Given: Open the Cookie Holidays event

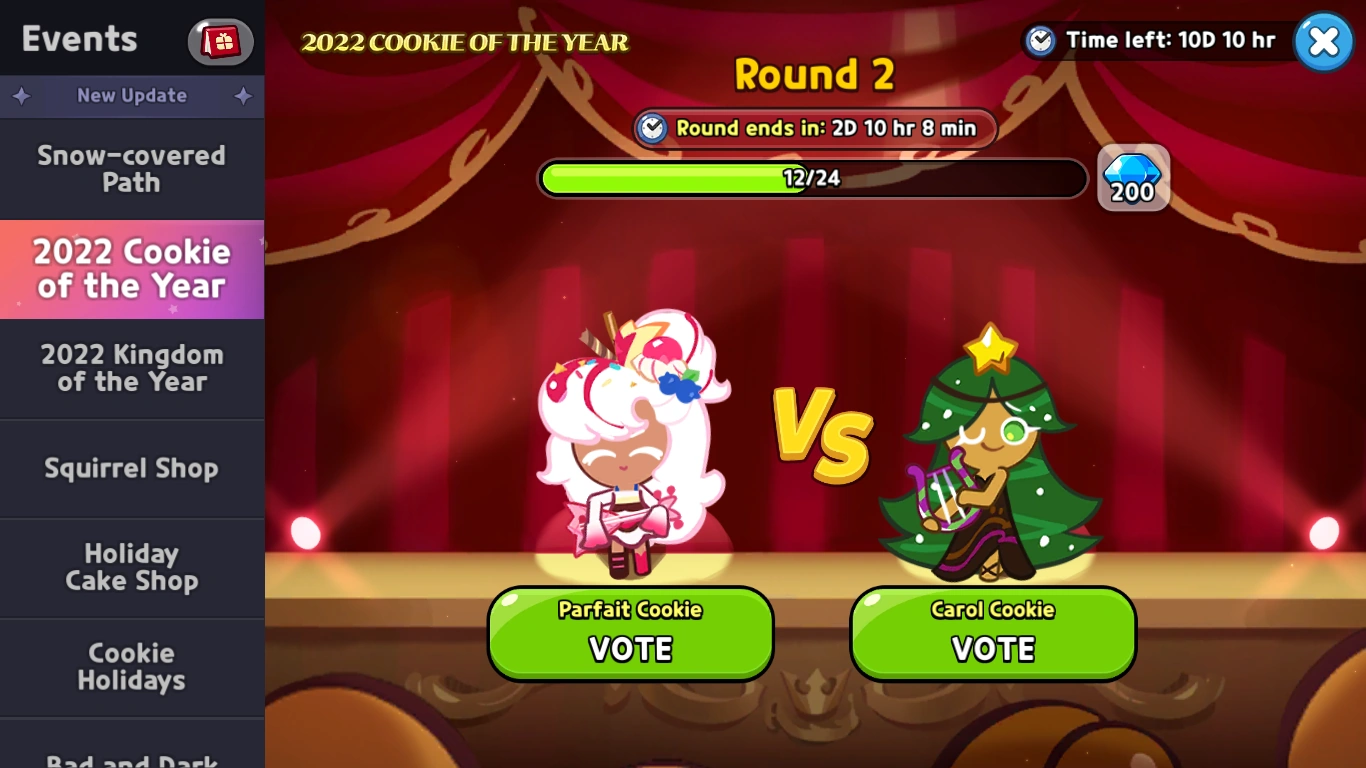Looking at the screenshot, I should 131,668.
